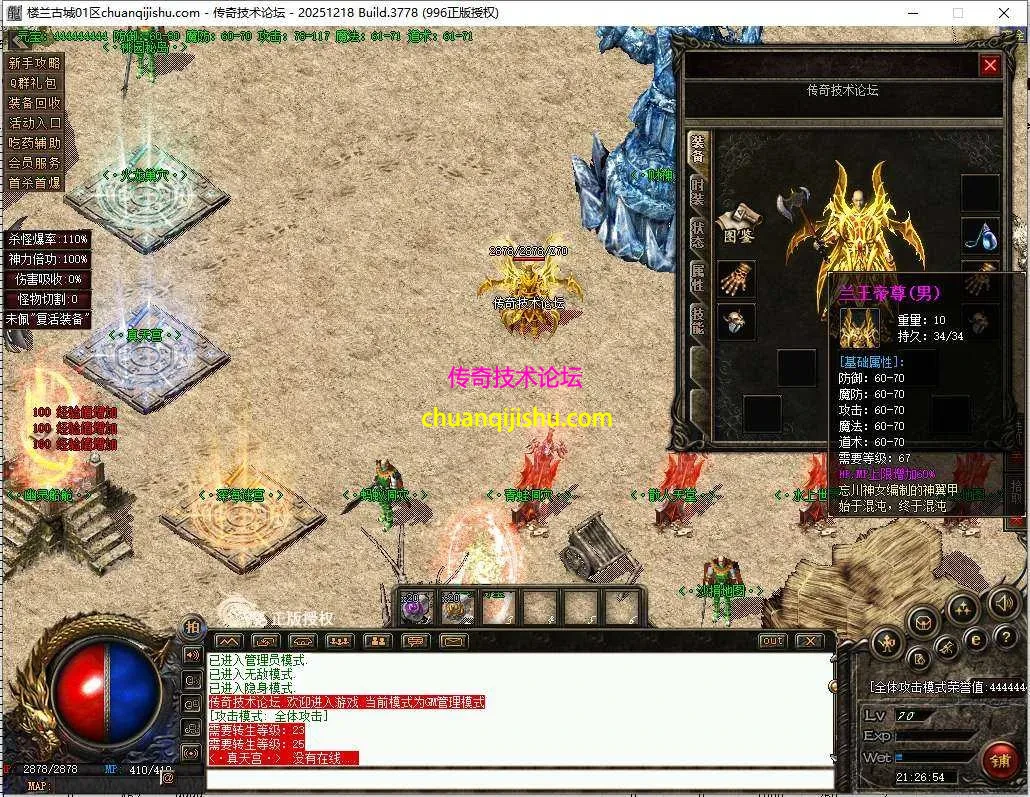Select the left glove equipment slot
The width and height of the screenshot is (1030, 797).
736,279
